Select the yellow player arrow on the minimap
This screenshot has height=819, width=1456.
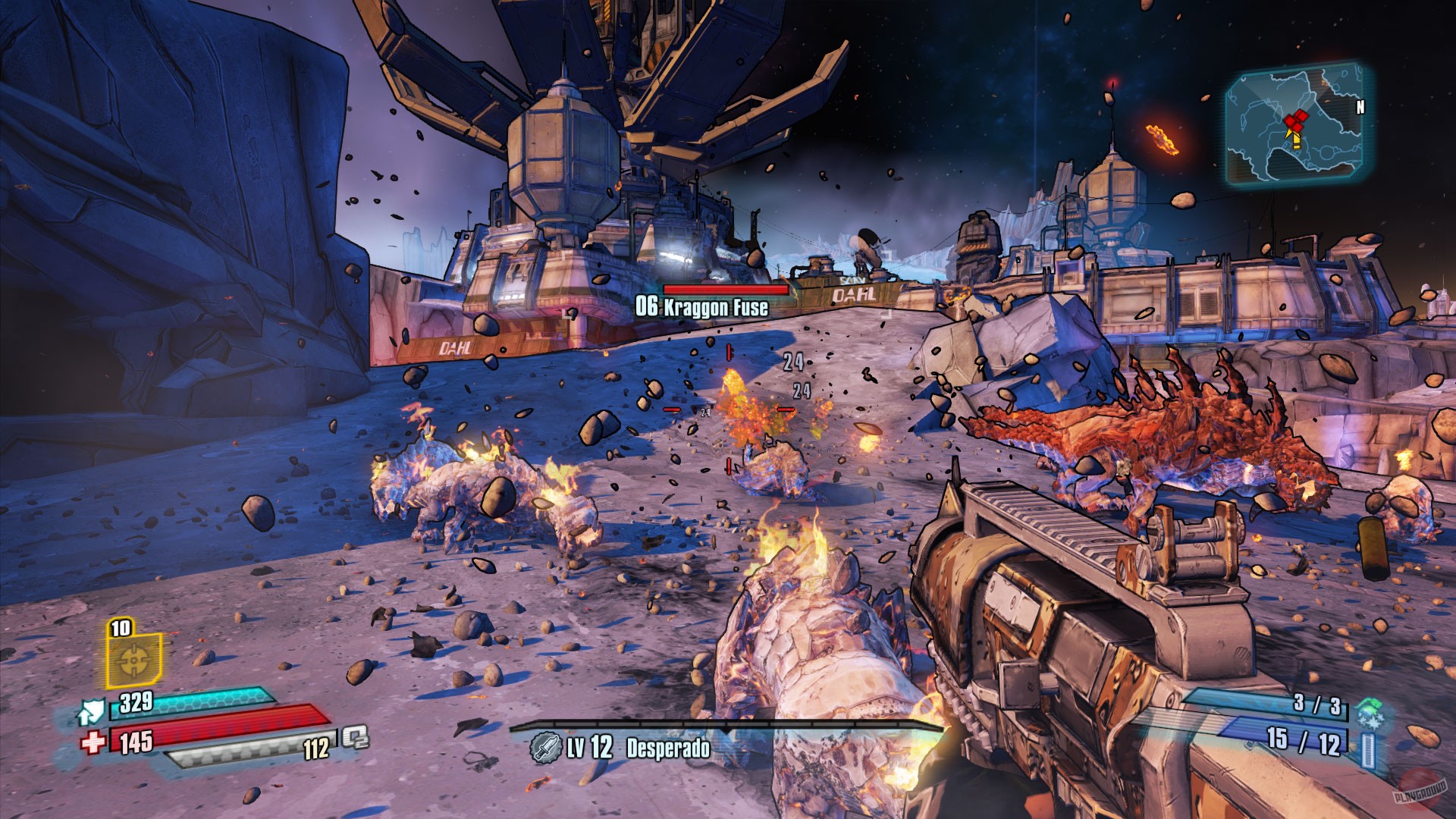1295,141
